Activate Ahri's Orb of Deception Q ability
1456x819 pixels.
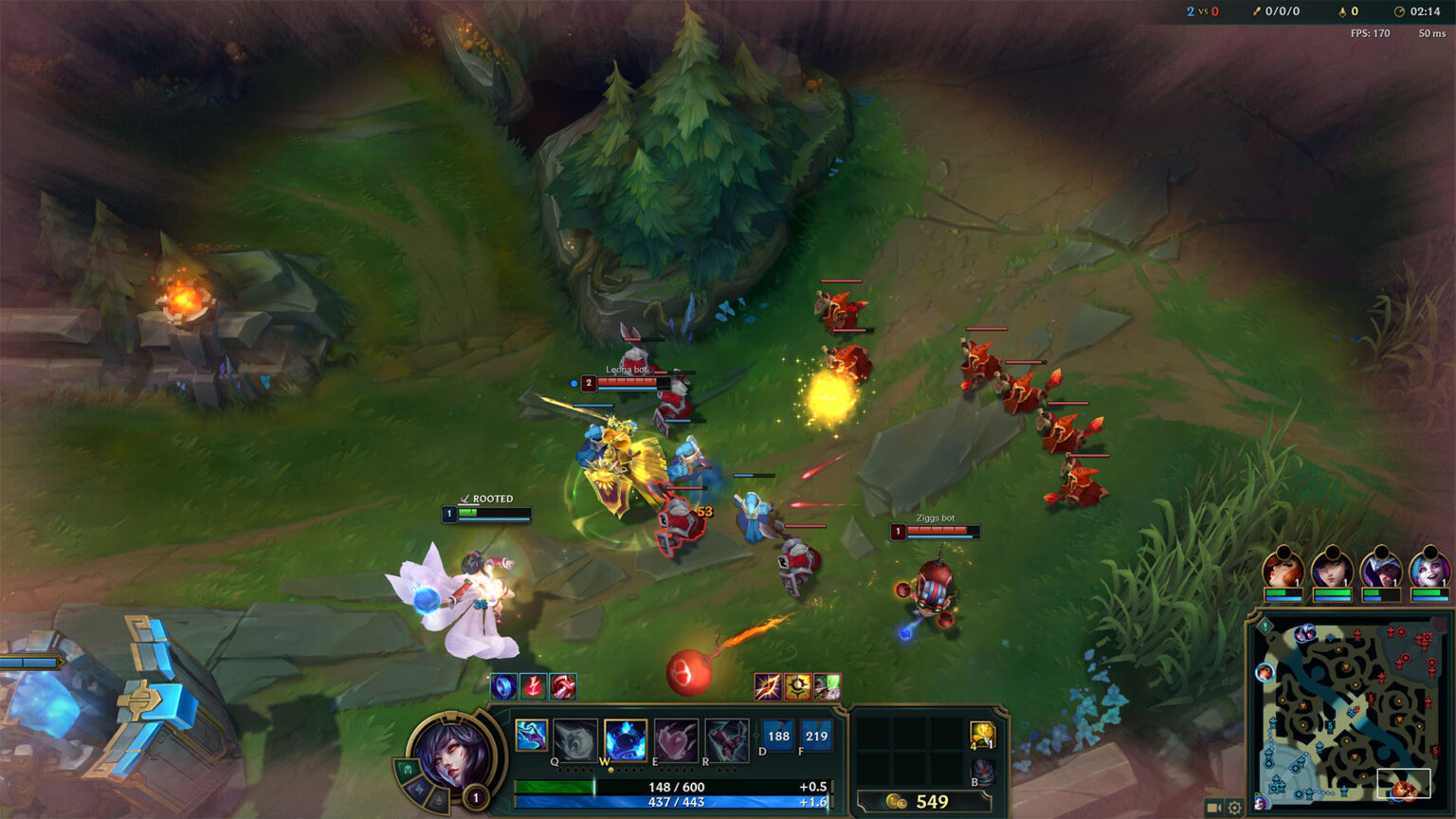point(575,738)
